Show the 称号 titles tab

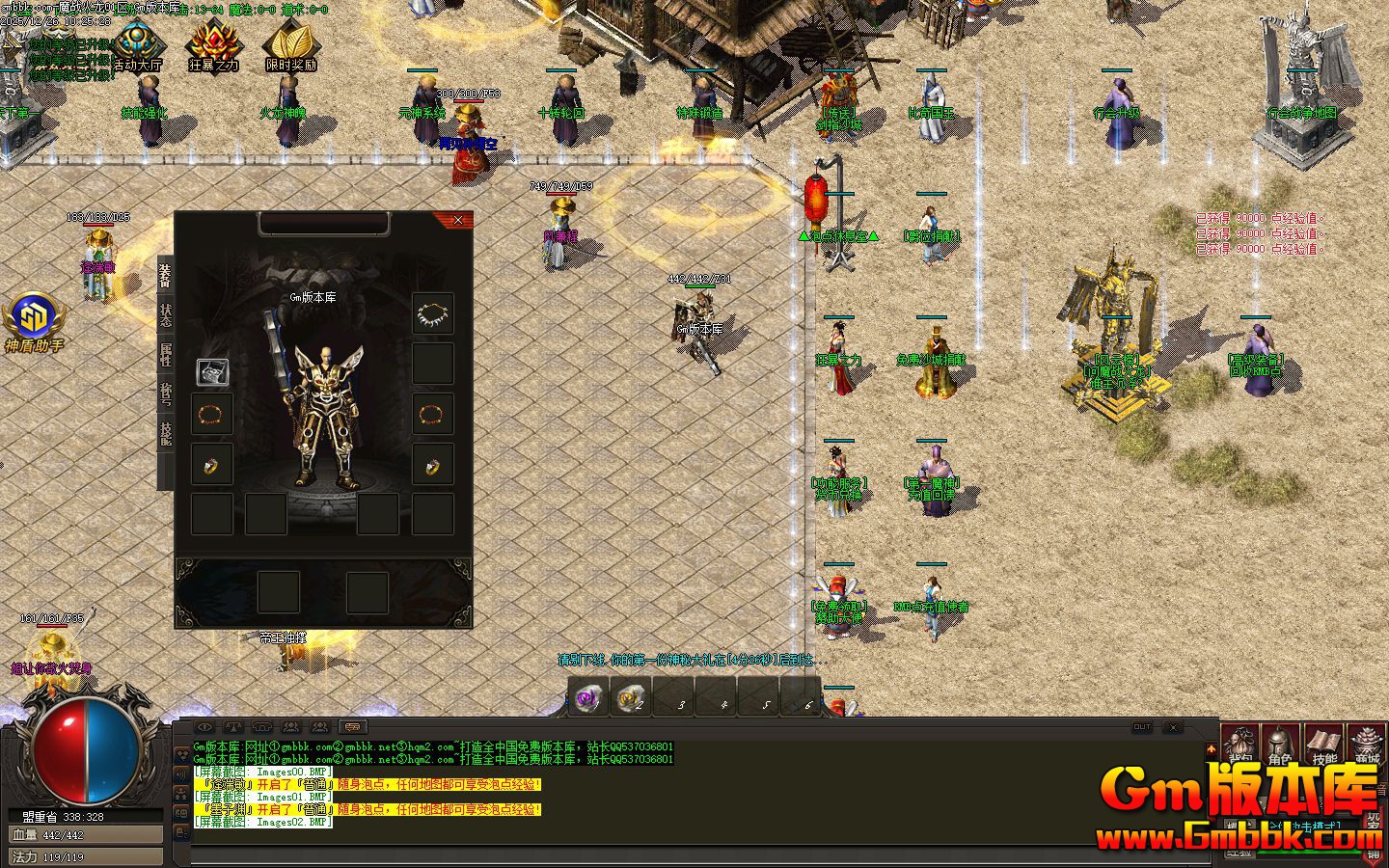pos(165,393)
